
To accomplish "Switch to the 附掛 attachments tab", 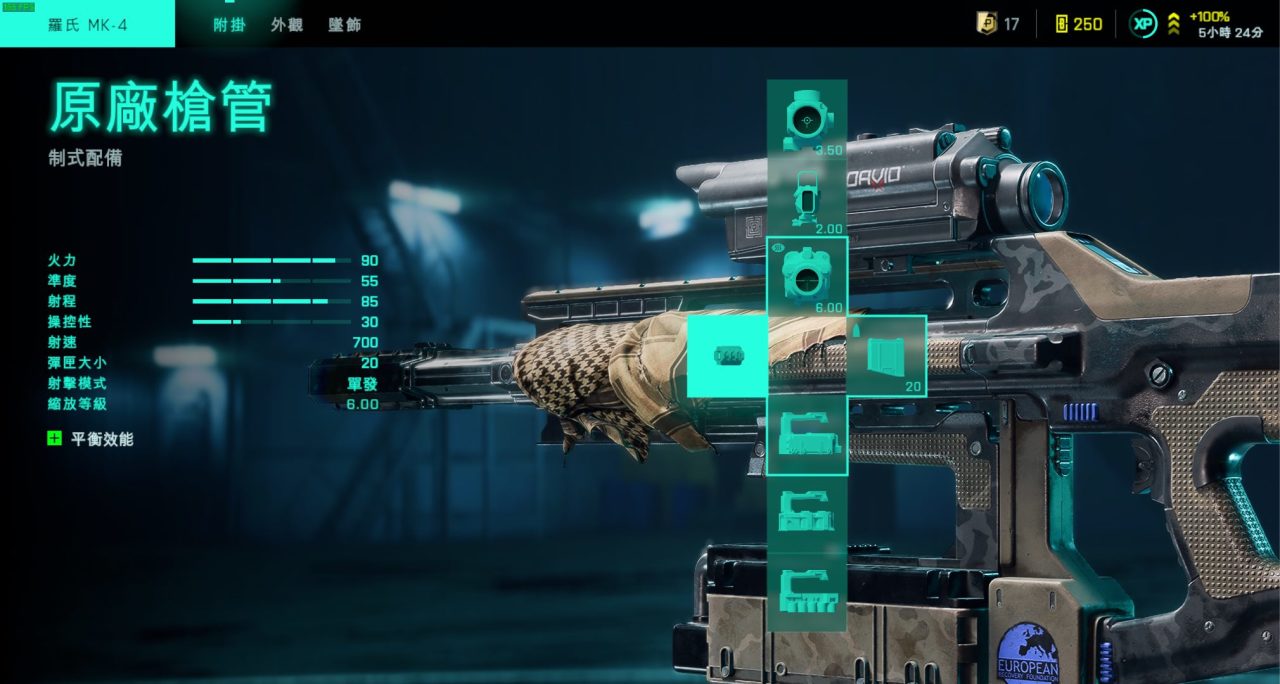I will pyautogui.click(x=229, y=25).
